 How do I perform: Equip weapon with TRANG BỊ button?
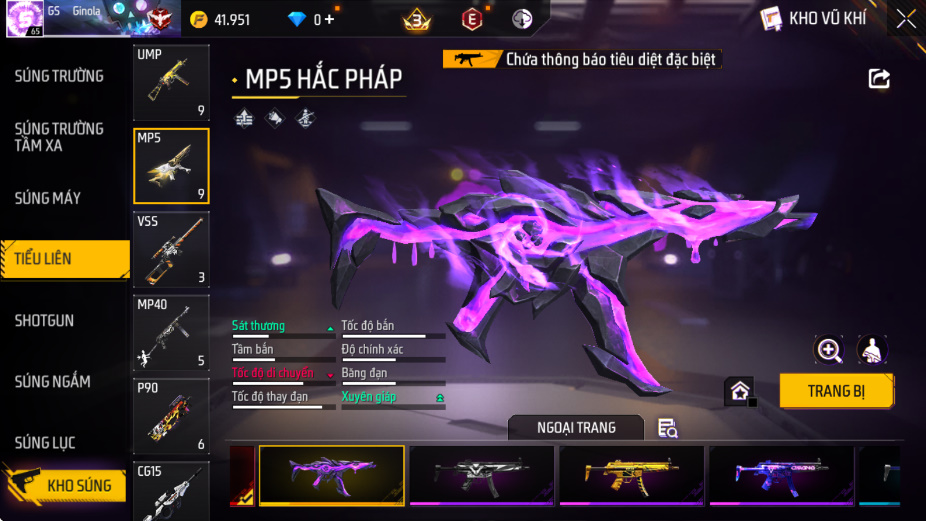click(836, 391)
